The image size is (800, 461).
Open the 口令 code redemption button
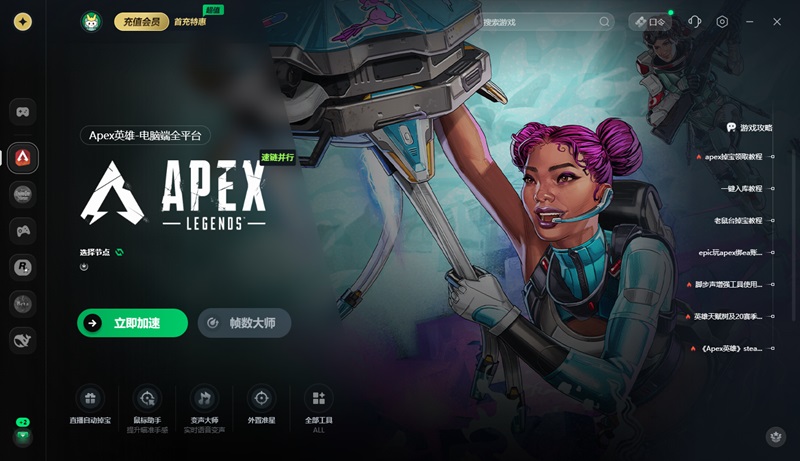[x=650, y=21]
